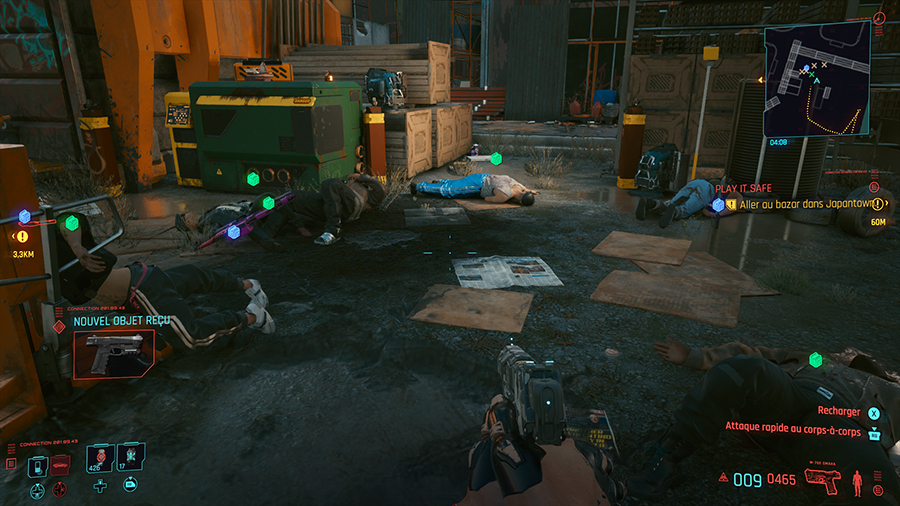Click the red body stance silhouette icon
The image size is (900, 506).
[856, 480]
